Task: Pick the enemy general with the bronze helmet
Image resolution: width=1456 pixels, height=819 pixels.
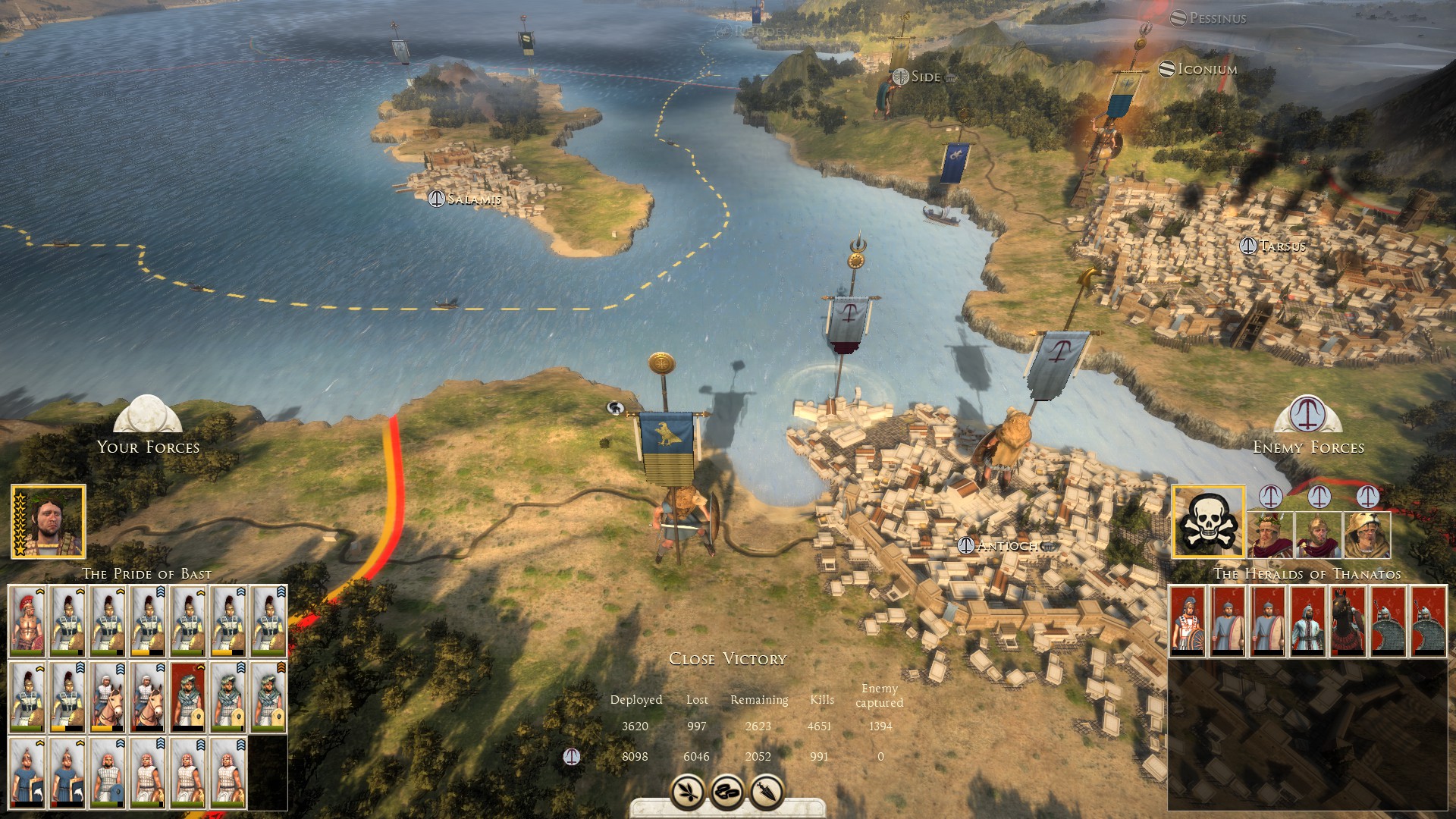Action: tap(1318, 534)
